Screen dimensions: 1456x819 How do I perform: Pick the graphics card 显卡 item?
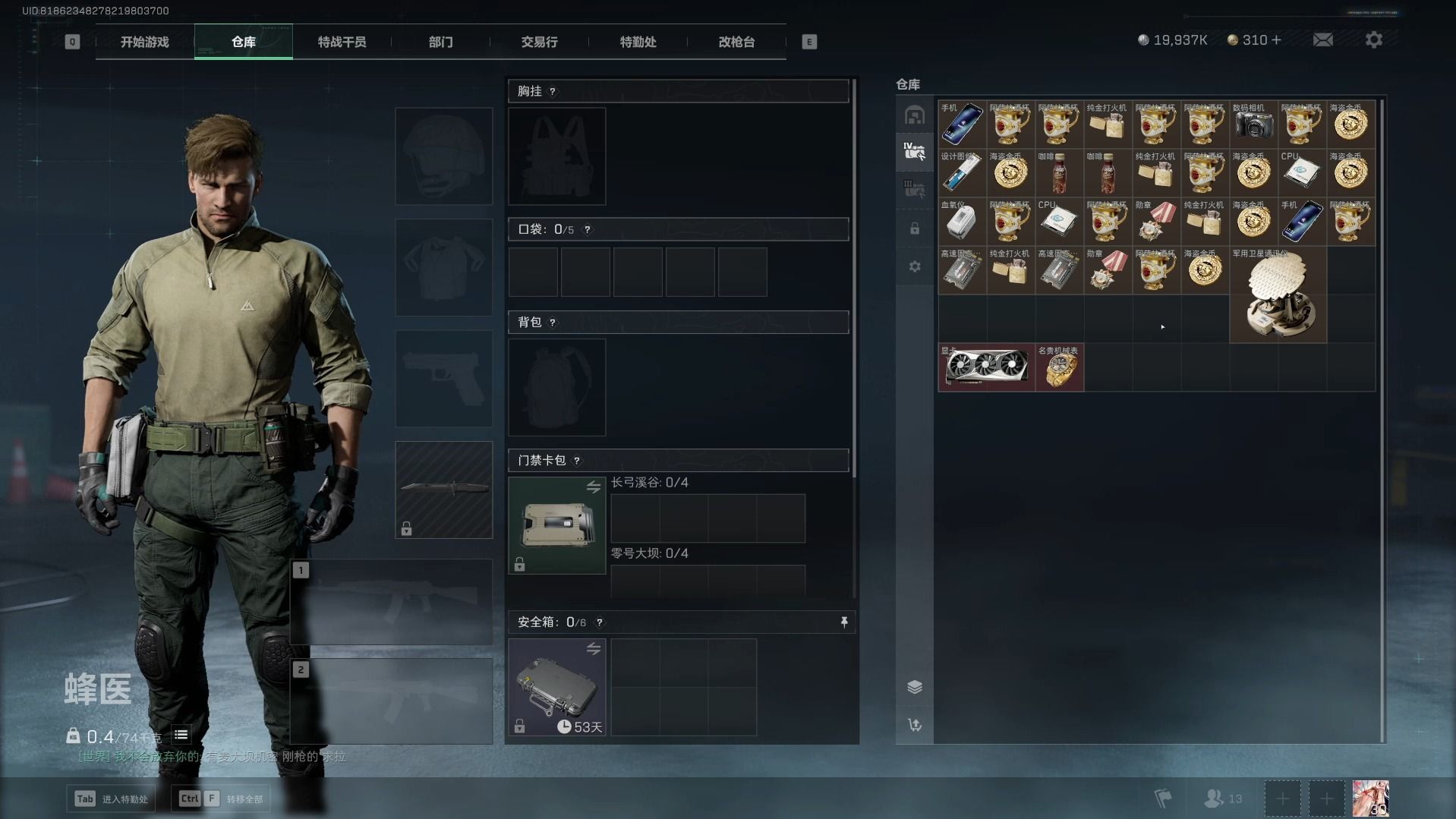tap(986, 367)
